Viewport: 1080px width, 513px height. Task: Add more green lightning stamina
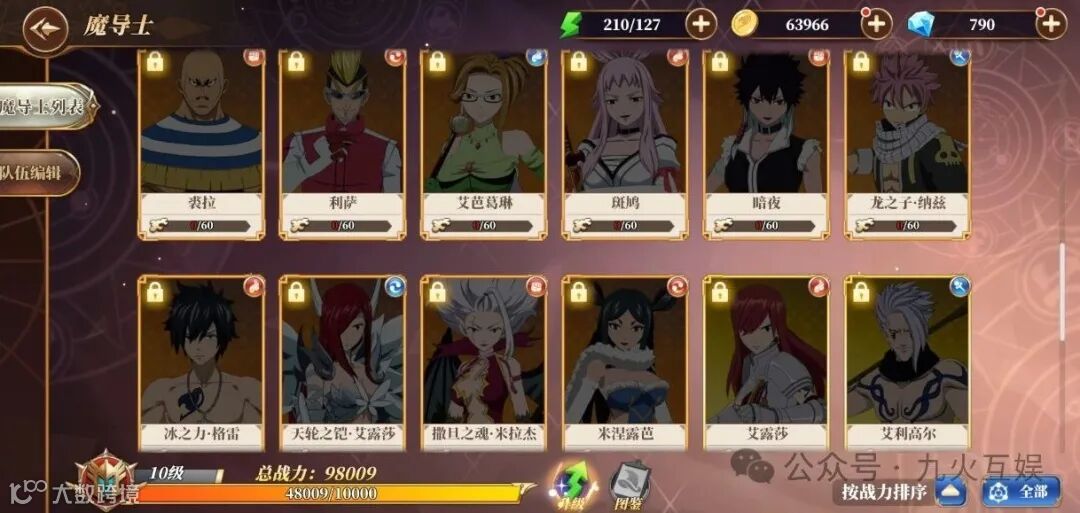pyautogui.click(x=701, y=24)
